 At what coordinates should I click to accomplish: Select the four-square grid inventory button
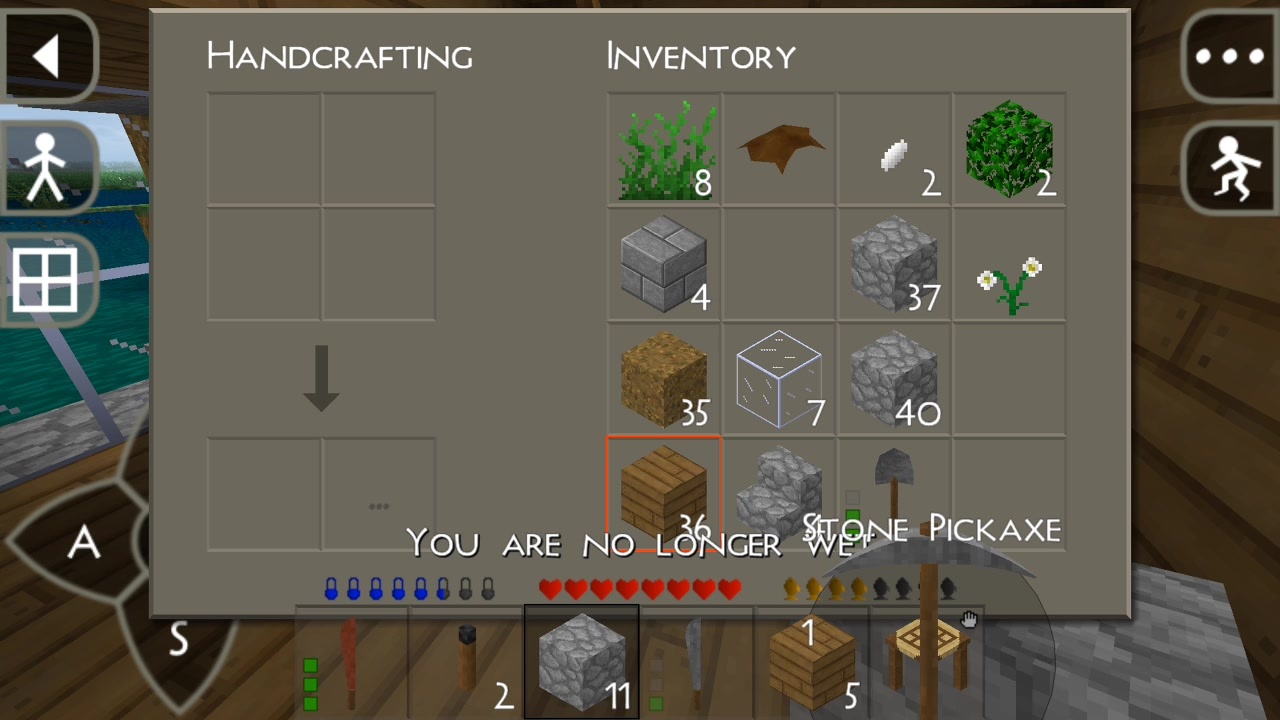46,280
